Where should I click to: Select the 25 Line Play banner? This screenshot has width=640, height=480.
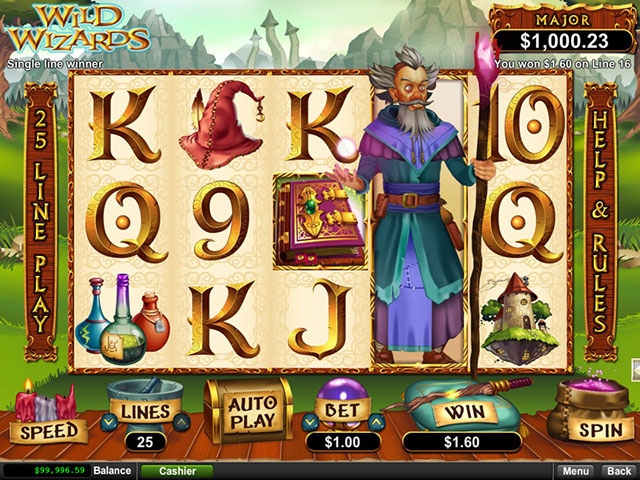(40, 220)
